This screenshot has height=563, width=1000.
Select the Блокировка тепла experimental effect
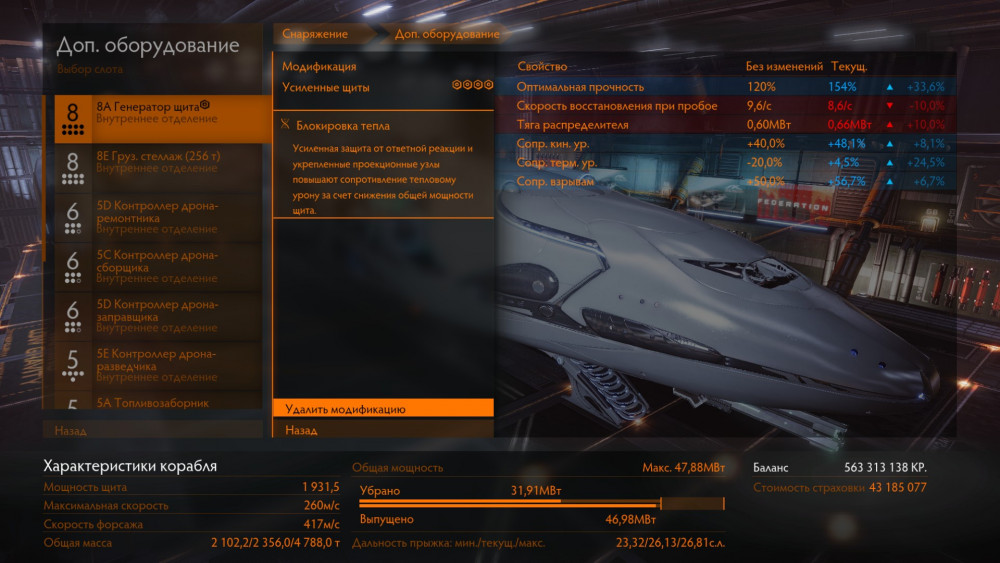(x=383, y=126)
